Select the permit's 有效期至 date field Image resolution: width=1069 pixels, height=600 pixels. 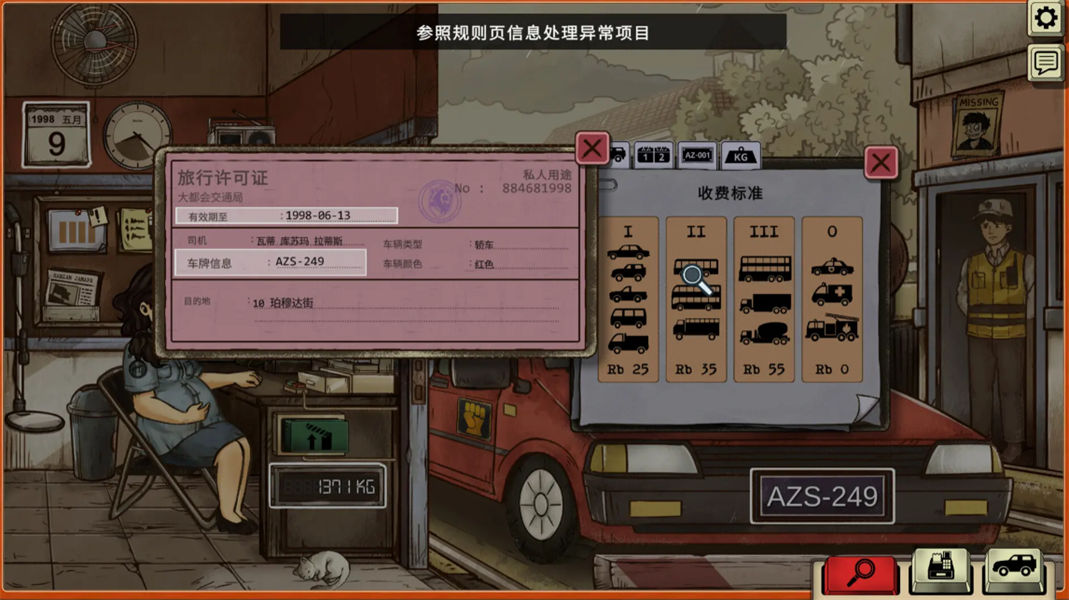pyautogui.click(x=287, y=215)
